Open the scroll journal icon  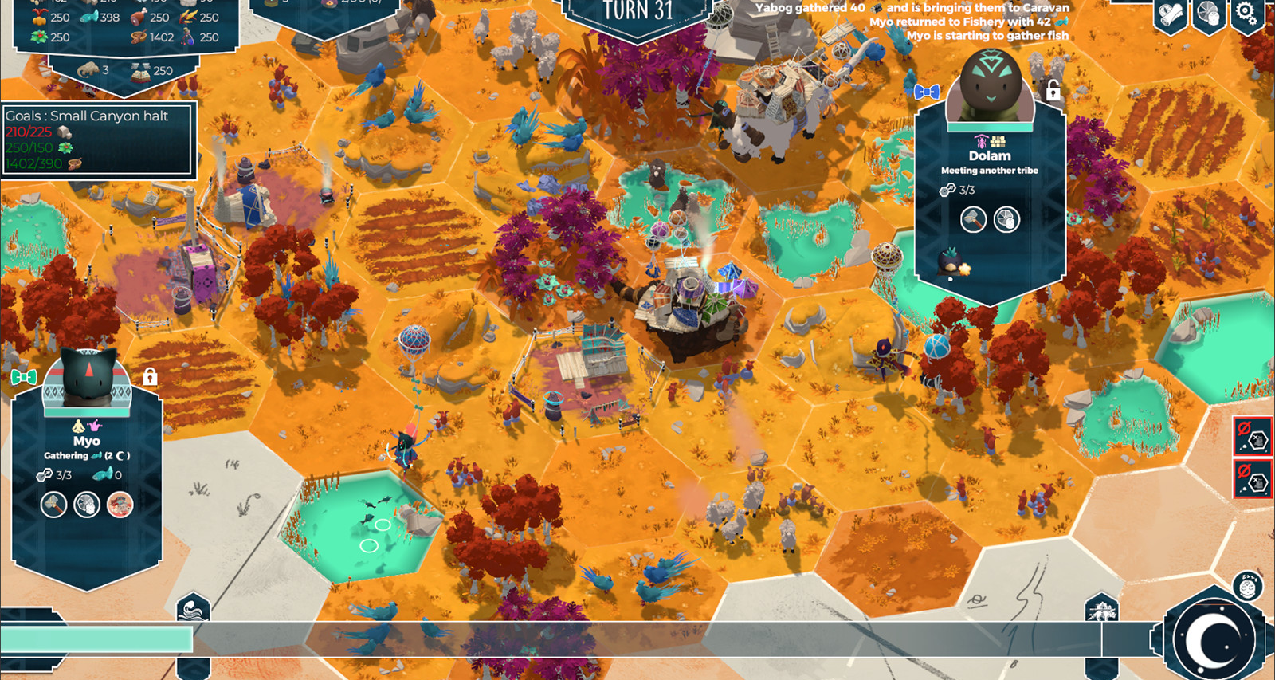click(1172, 14)
